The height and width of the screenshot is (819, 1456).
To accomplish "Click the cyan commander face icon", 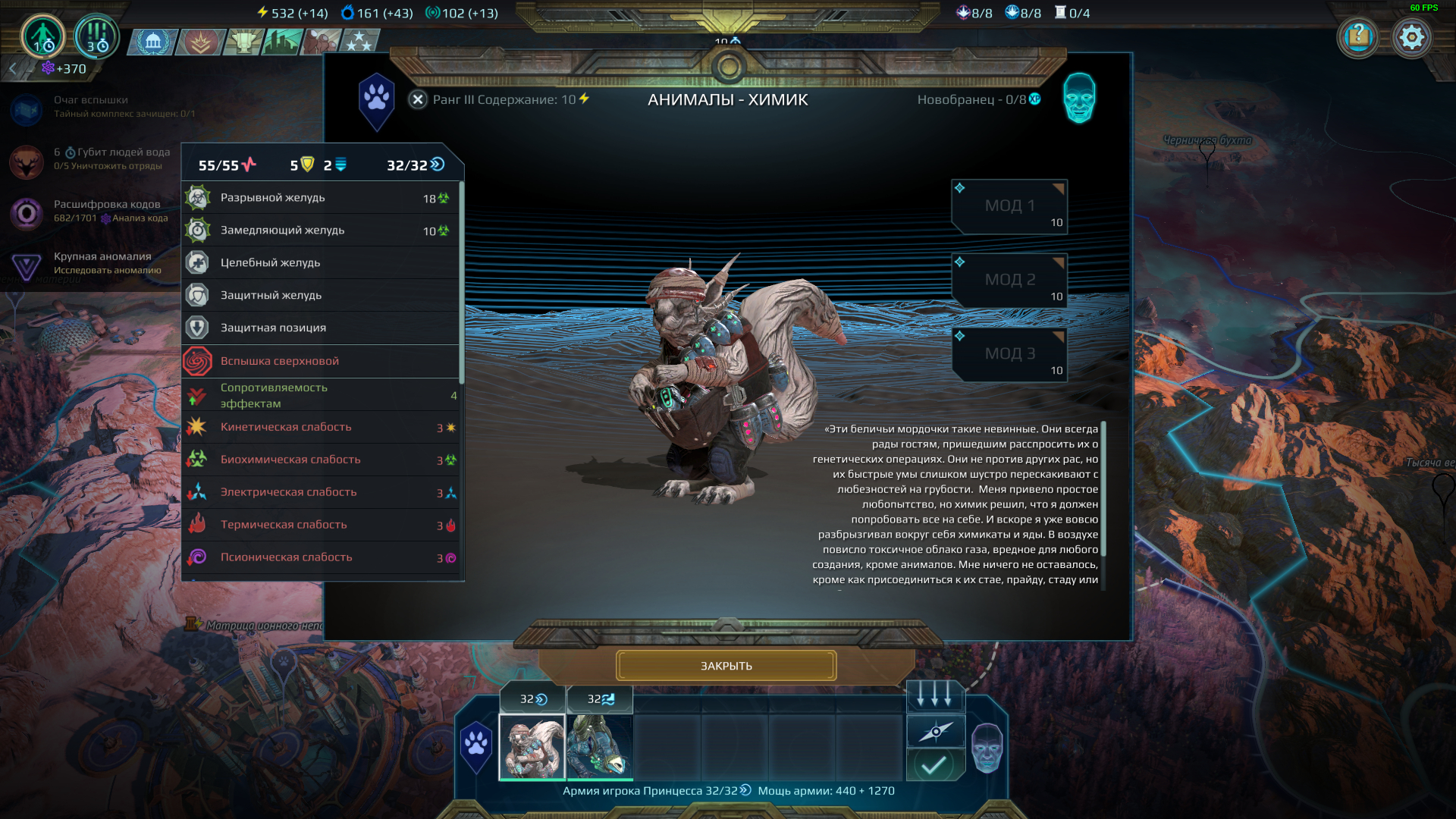I will click(1079, 99).
